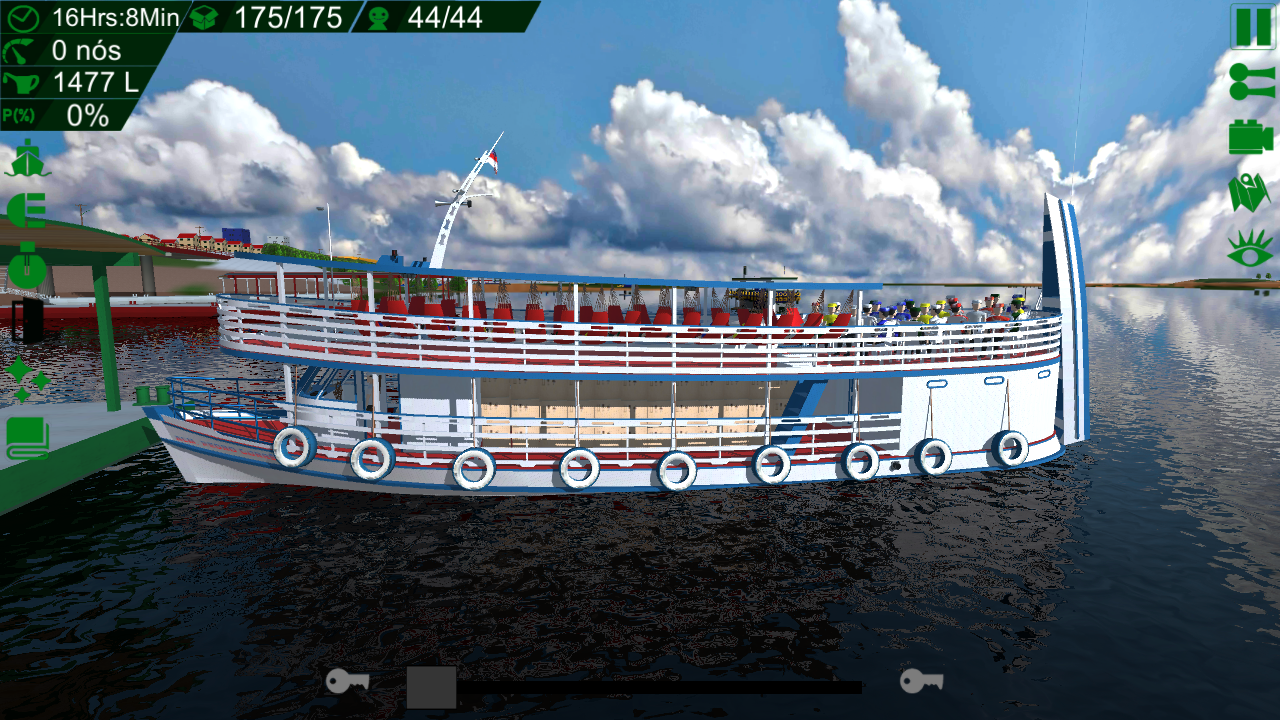
Task: Activate the round mooring-buoy icon
Action: [x=28, y=266]
